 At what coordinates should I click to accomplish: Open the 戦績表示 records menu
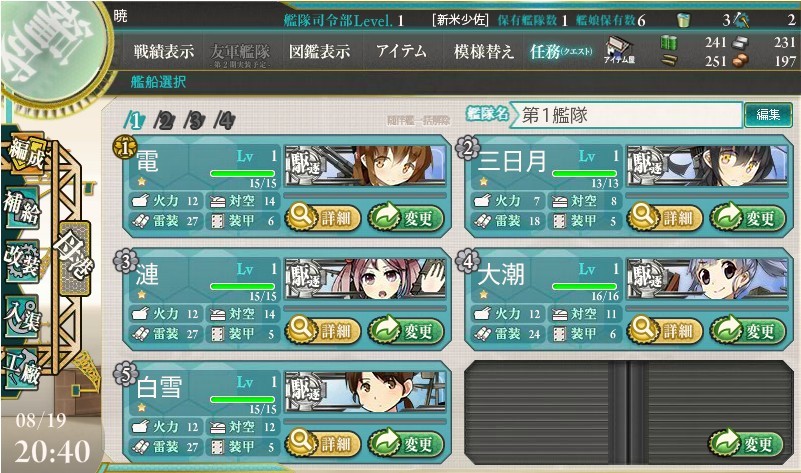[163, 52]
